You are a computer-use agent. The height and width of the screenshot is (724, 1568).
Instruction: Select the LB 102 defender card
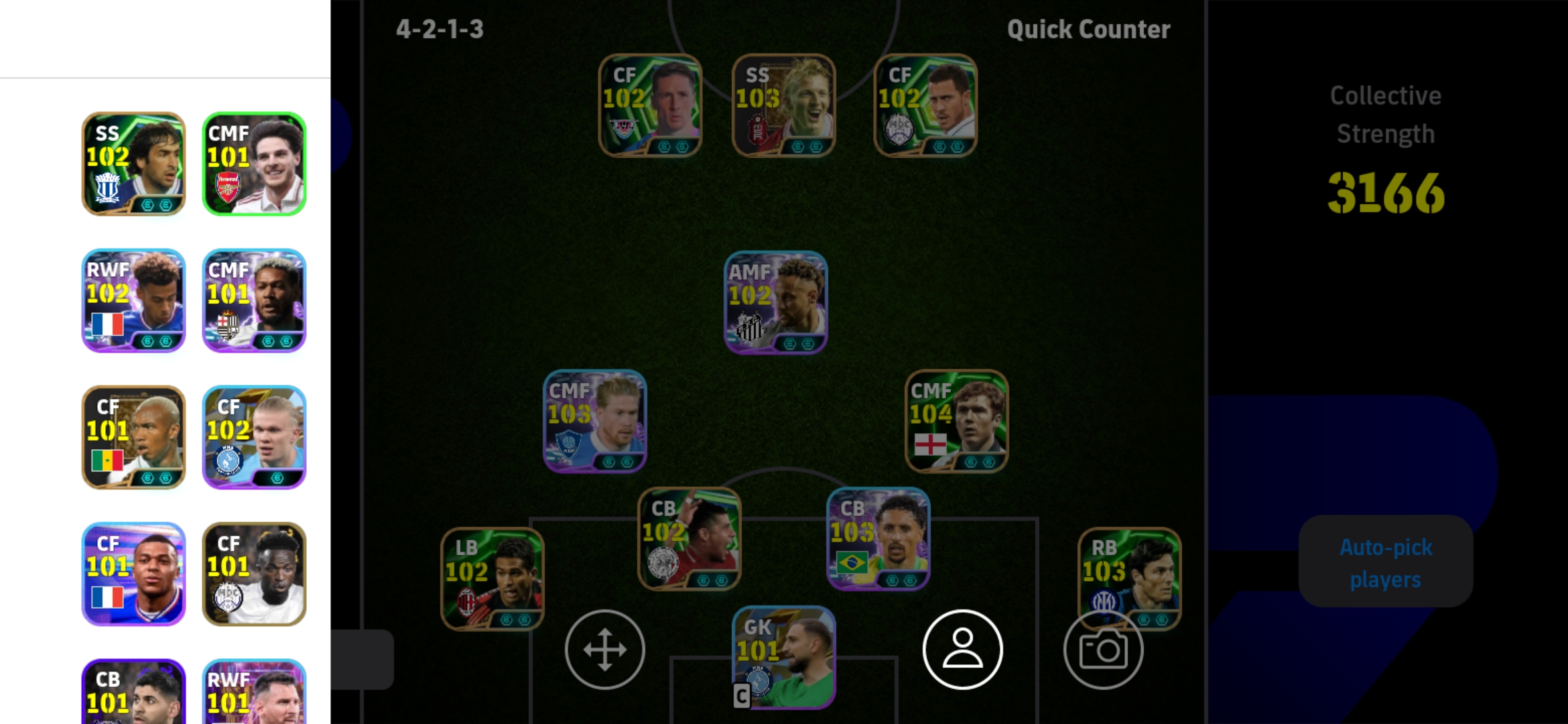(x=492, y=579)
